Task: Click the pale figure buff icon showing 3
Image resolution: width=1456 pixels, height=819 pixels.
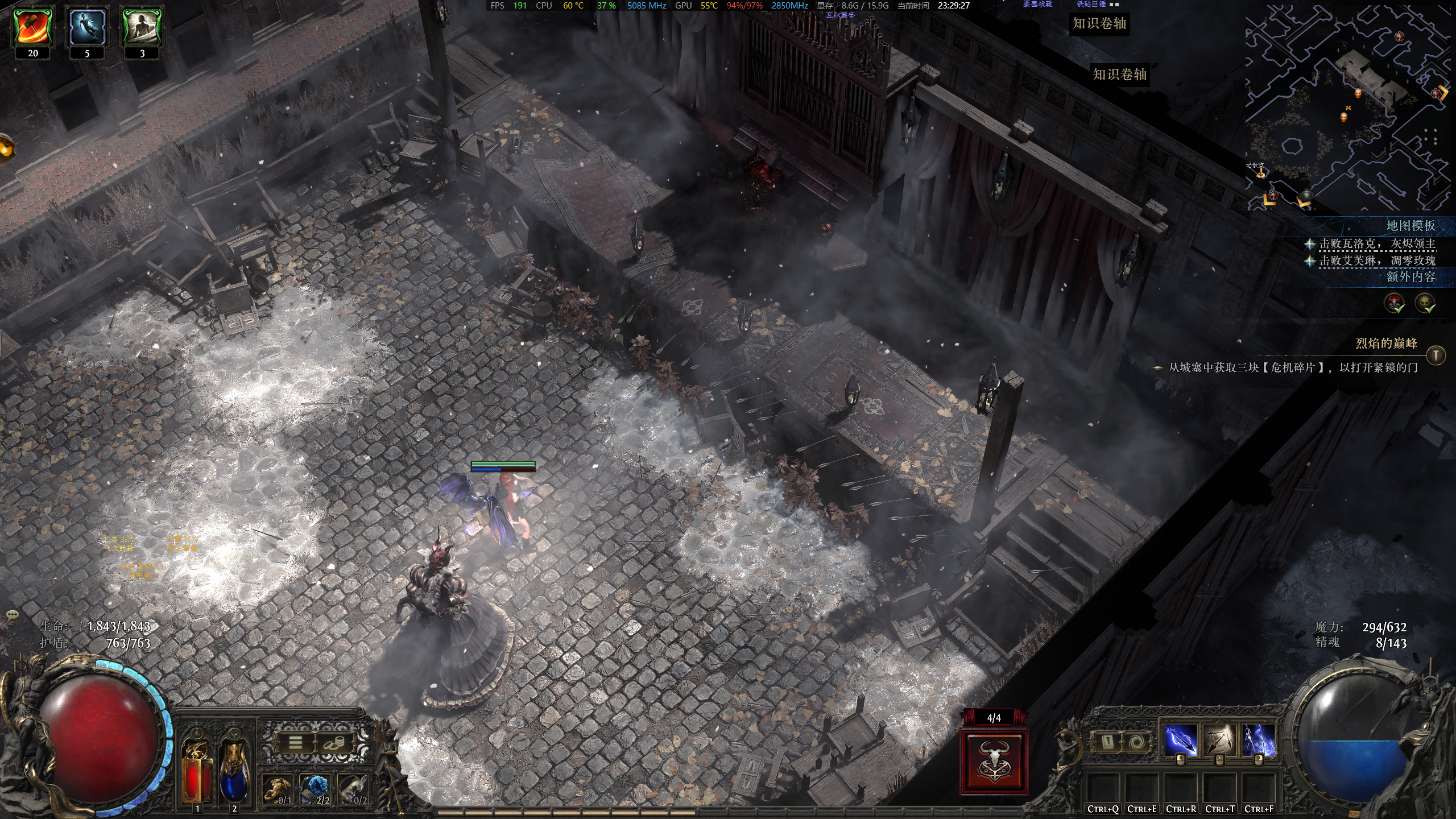Action: [142, 27]
